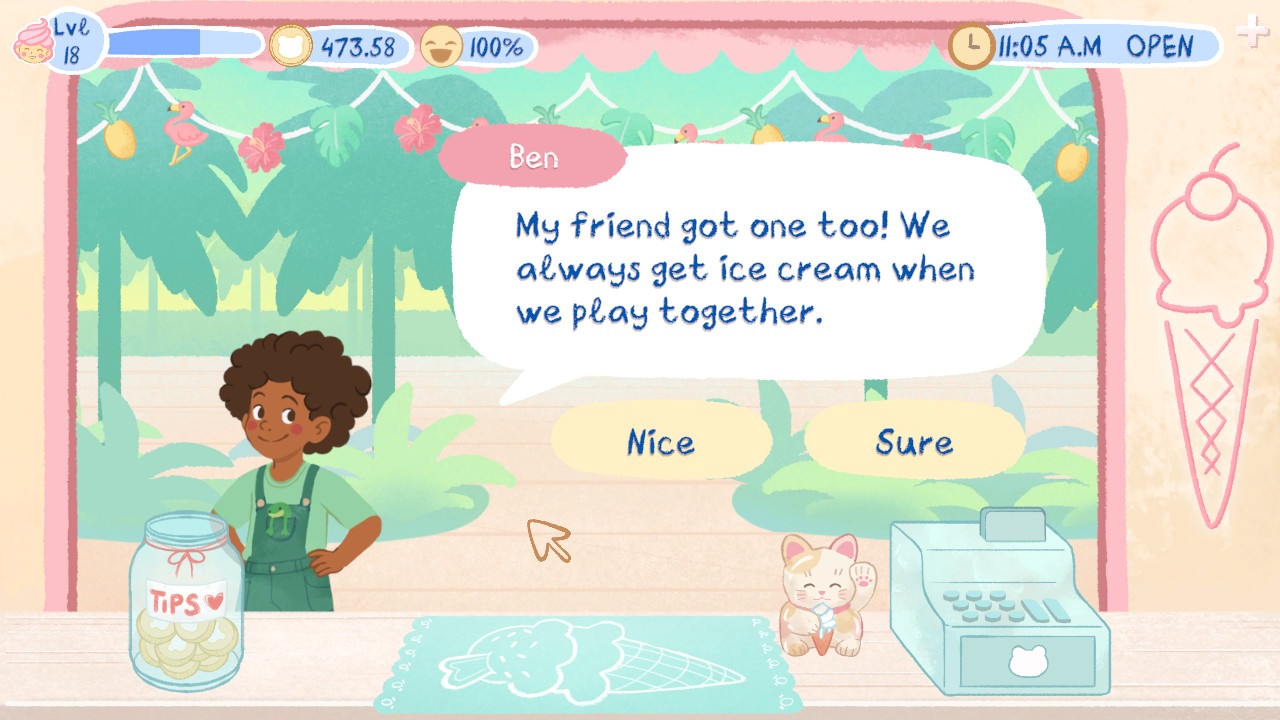Select Ben's dialogue bubble to continue
This screenshot has height=720, width=1280.
(743, 268)
